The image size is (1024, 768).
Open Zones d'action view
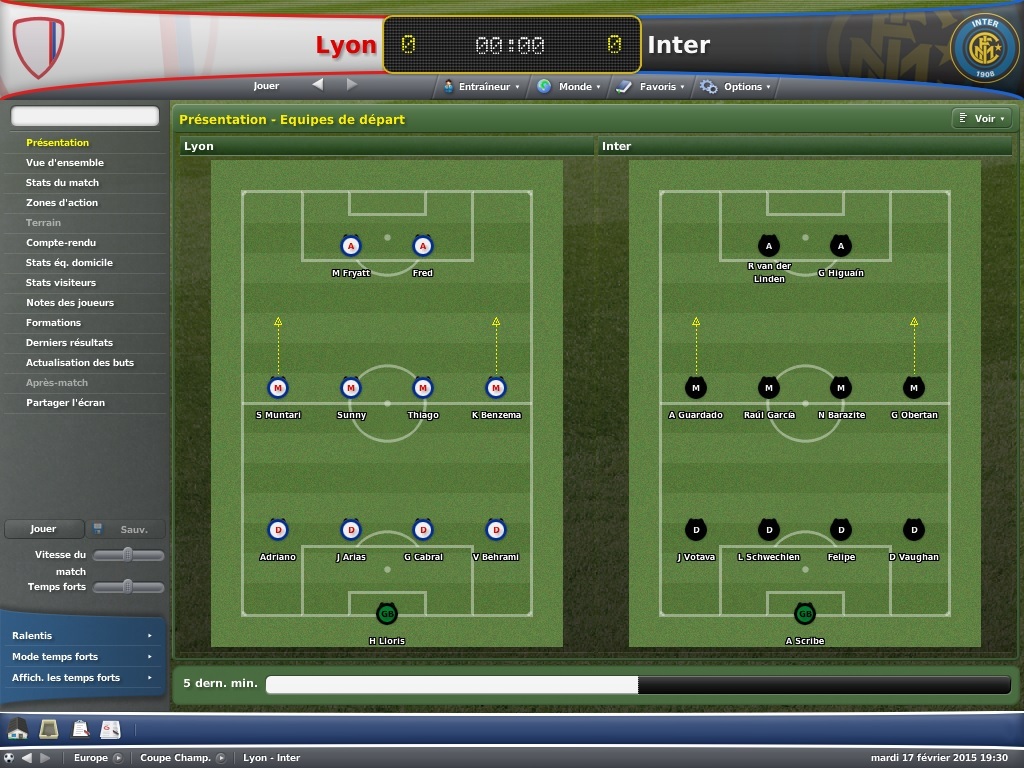(x=62, y=203)
